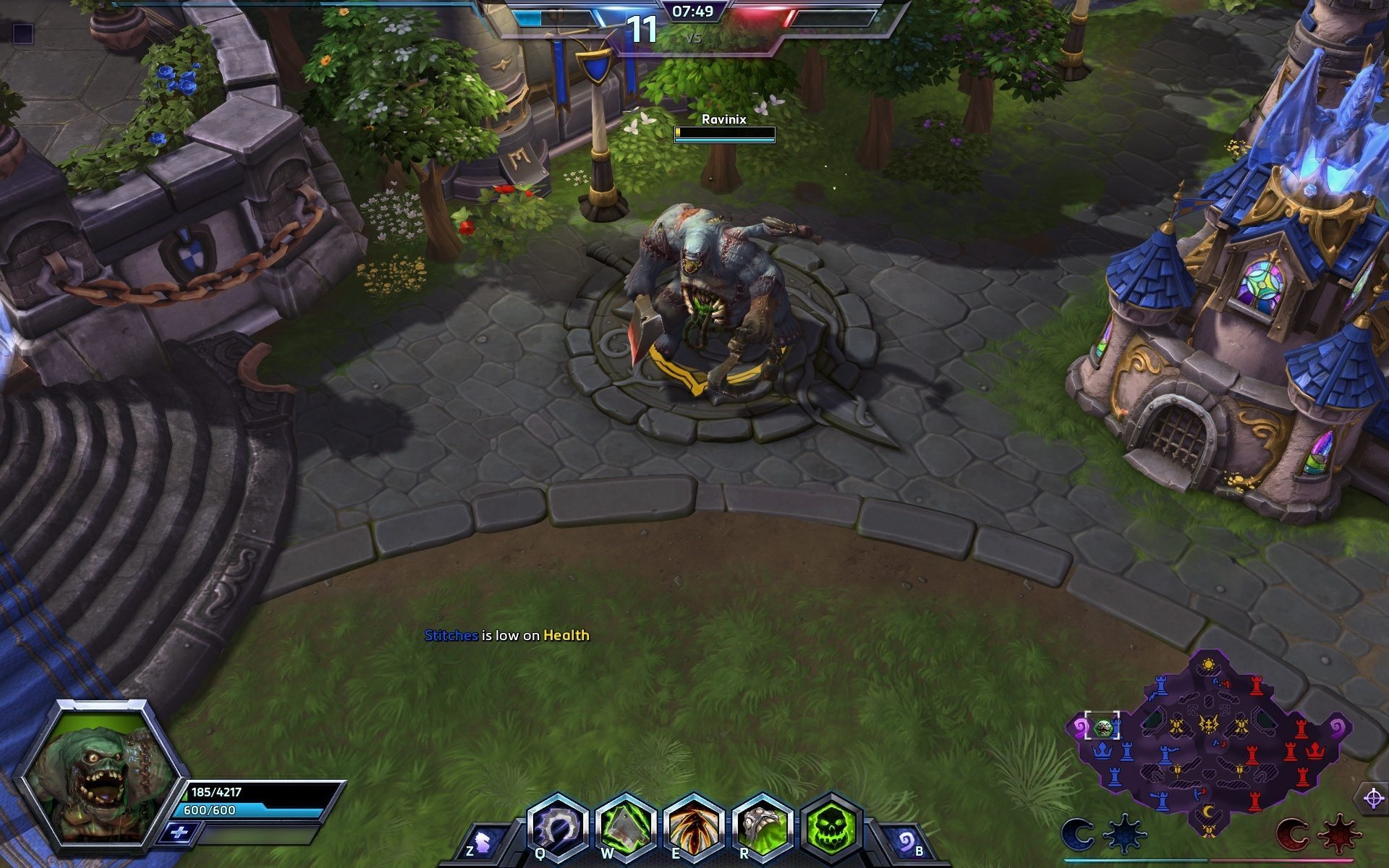The width and height of the screenshot is (1389, 868).
Task: Select the sun shrine marker on minimap
Action: [1207, 664]
